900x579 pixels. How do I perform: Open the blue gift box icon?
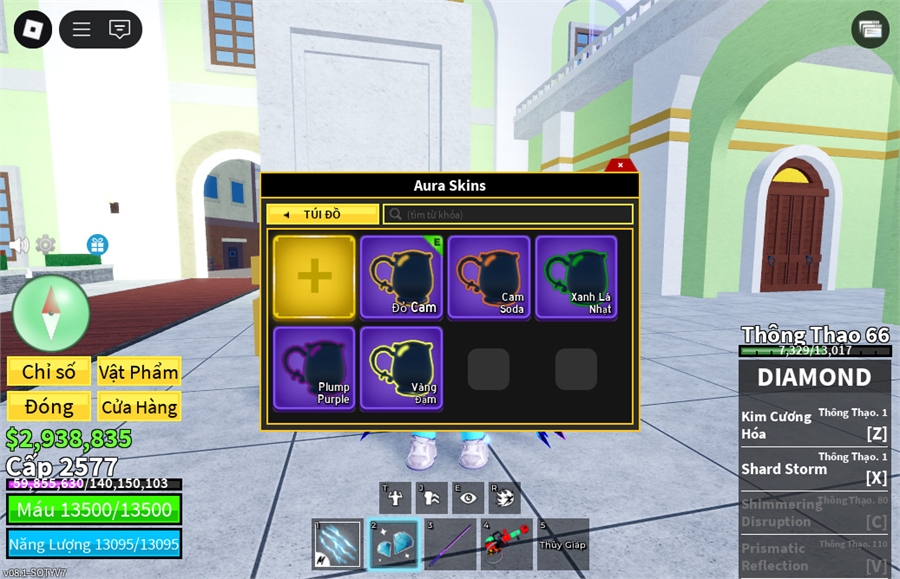click(97, 244)
